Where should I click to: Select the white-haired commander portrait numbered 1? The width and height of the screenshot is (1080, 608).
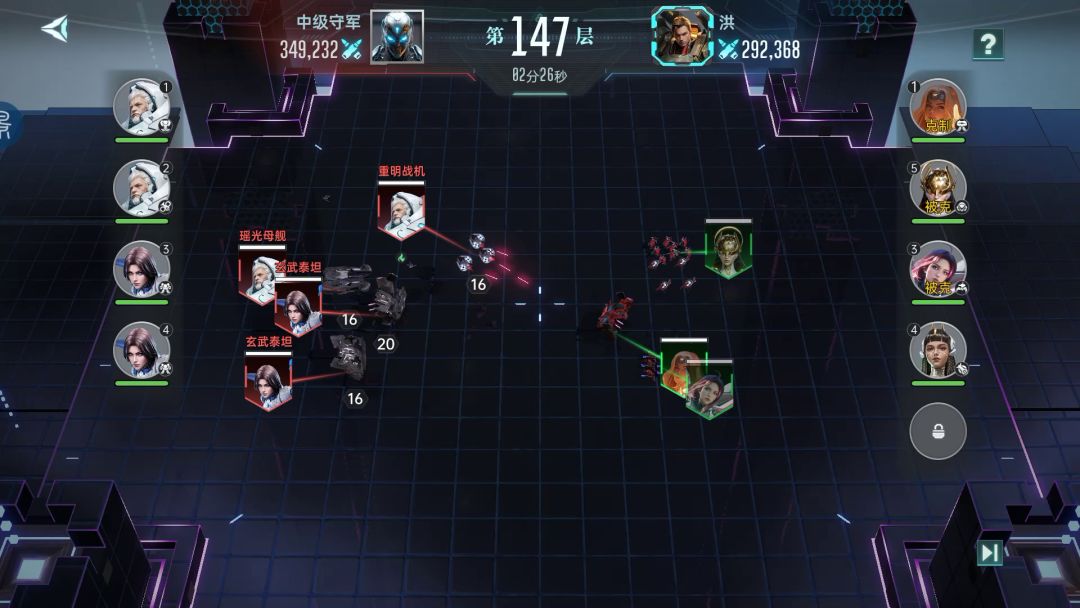pos(141,106)
